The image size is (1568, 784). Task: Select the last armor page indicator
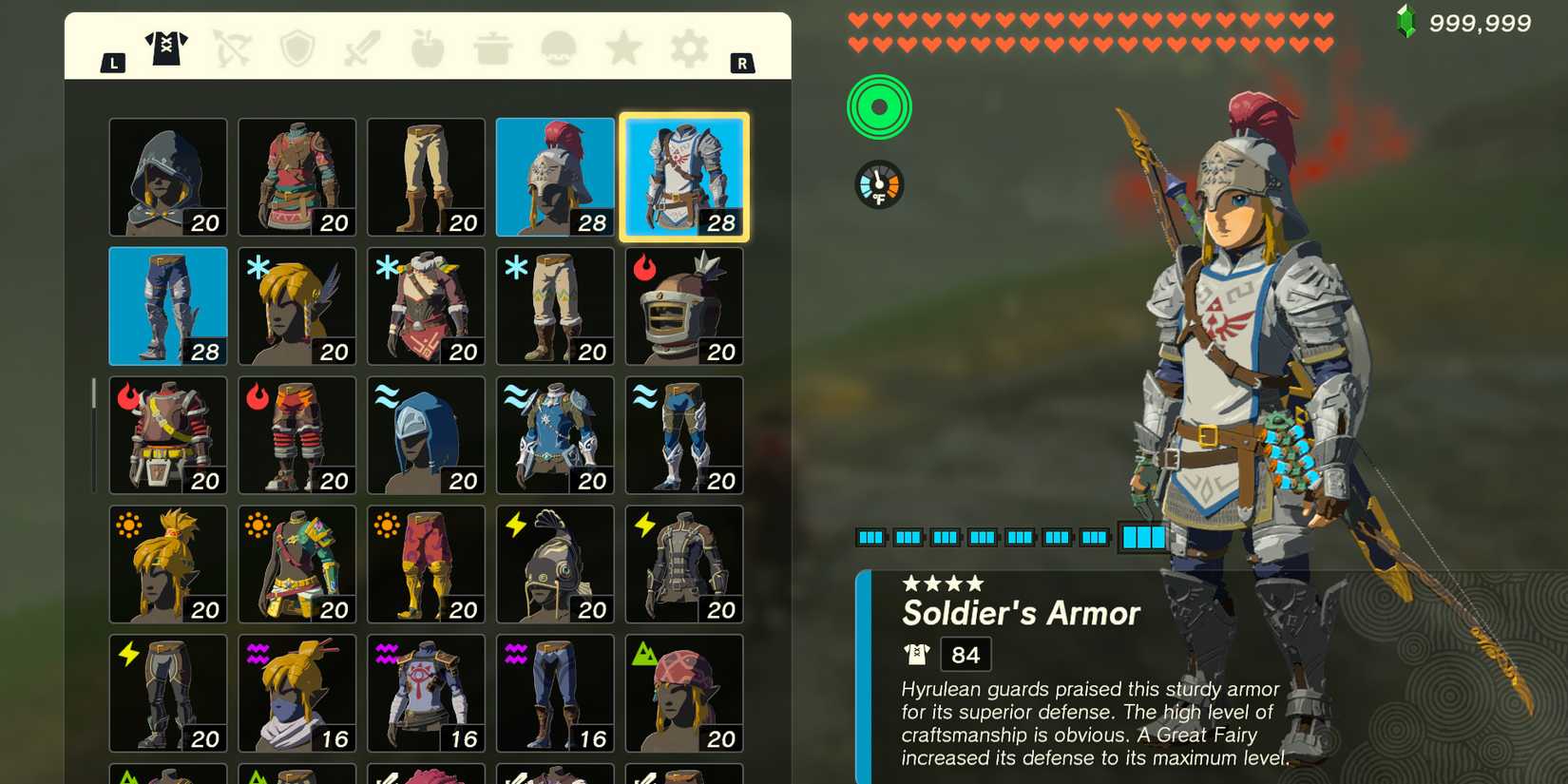(x=1145, y=537)
